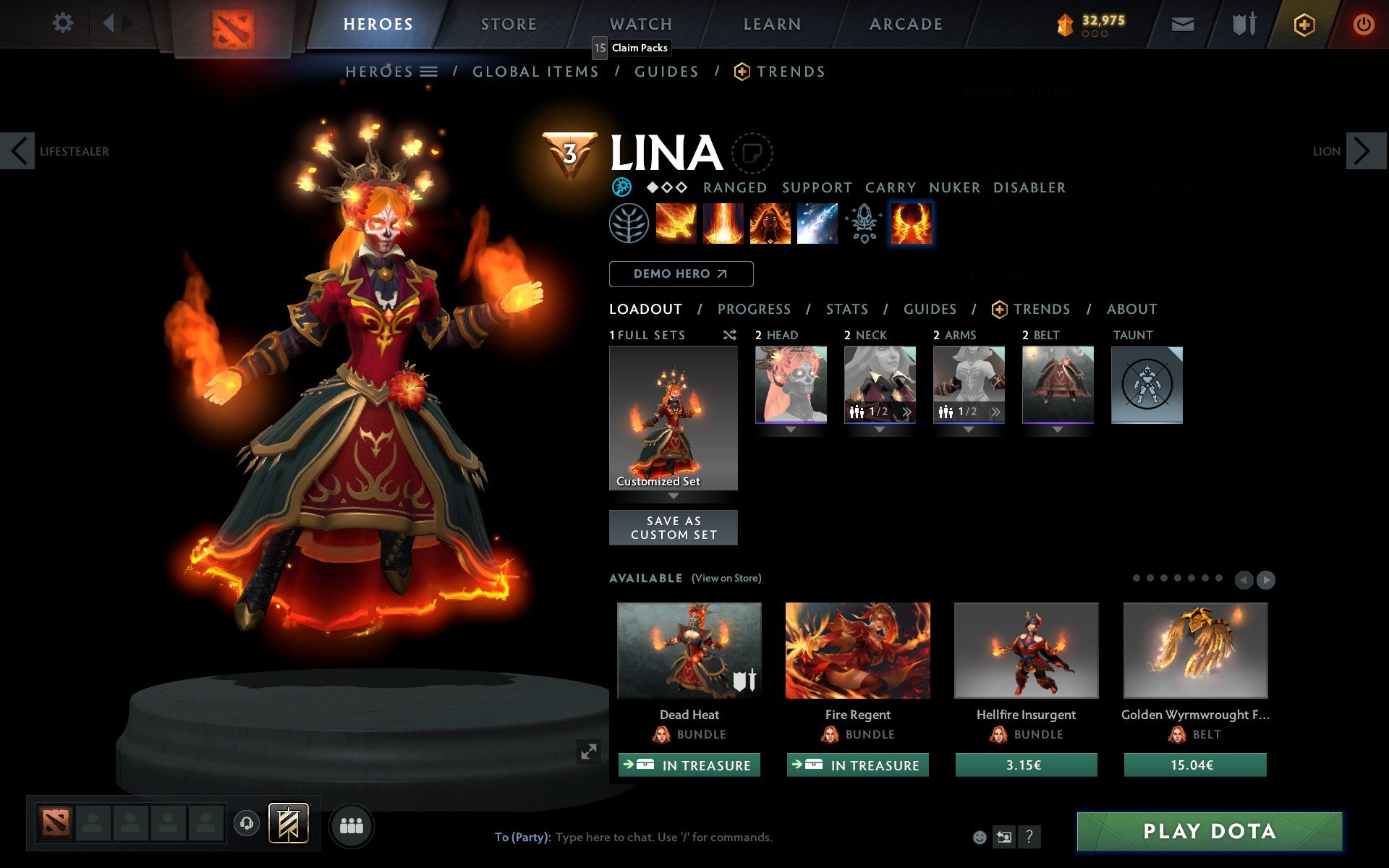Open the friends list icon near the party slots
The height and width of the screenshot is (868, 1389).
click(x=352, y=825)
